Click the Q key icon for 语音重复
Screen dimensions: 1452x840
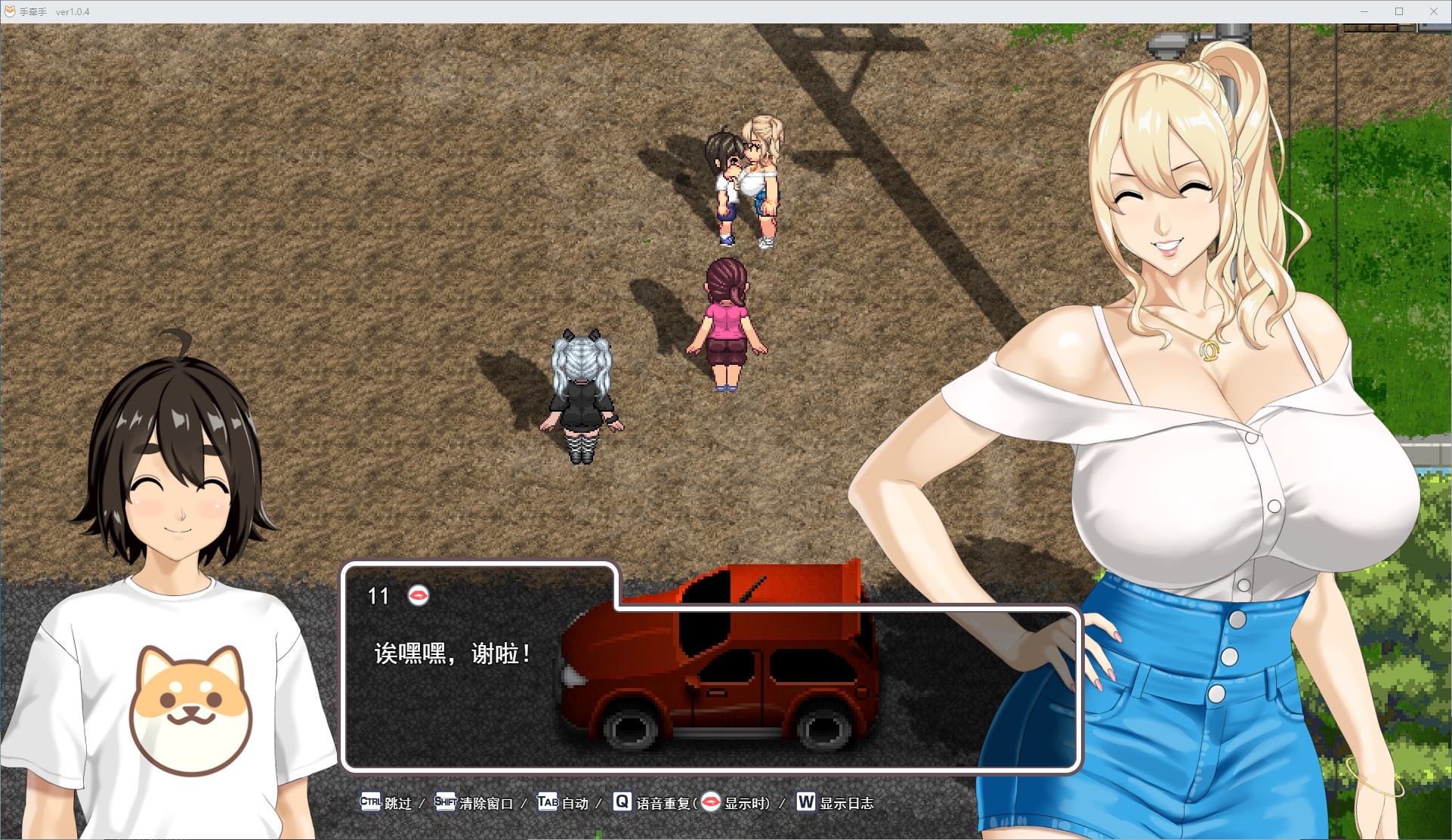[x=621, y=803]
